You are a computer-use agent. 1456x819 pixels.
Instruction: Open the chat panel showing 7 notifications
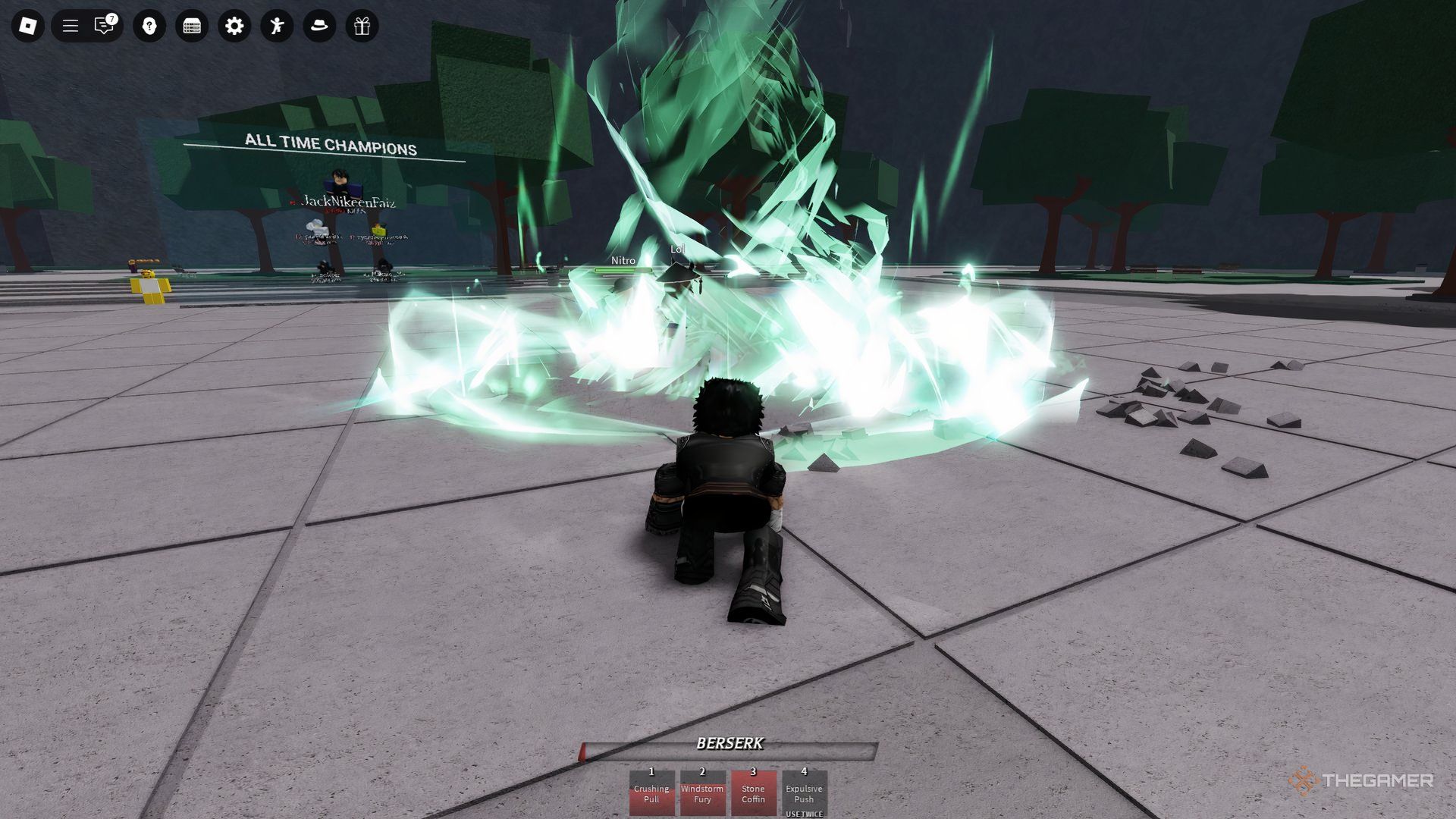pos(102,27)
